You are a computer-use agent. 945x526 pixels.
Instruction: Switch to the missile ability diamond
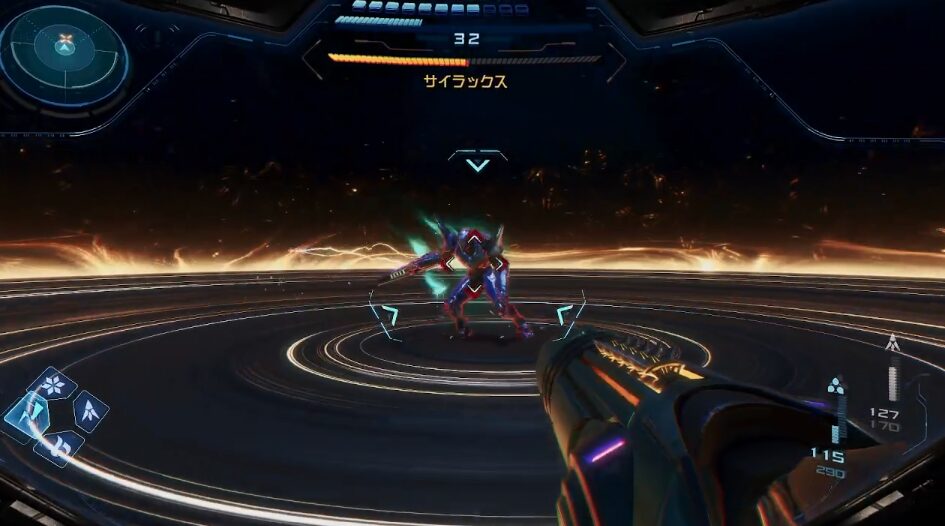coord(89,409)
